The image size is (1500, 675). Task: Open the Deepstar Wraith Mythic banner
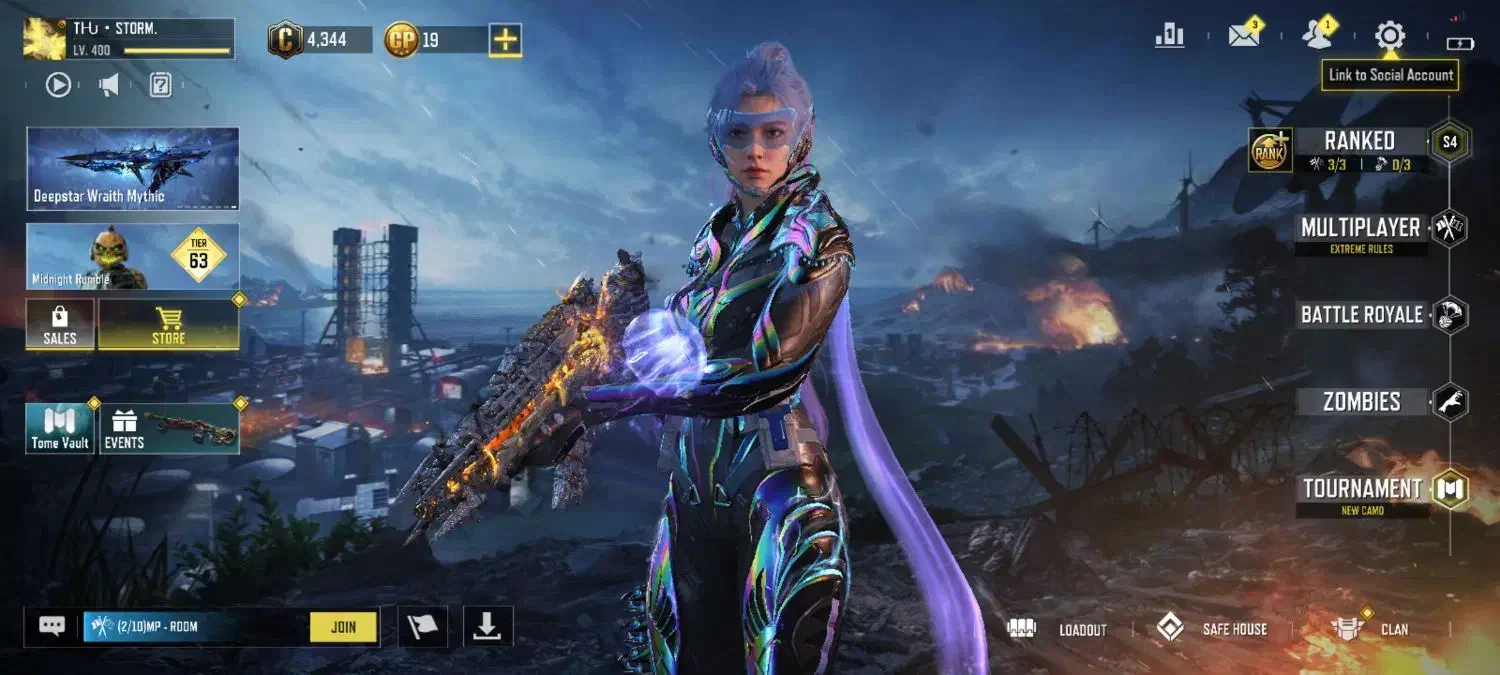tap(133, 168)
